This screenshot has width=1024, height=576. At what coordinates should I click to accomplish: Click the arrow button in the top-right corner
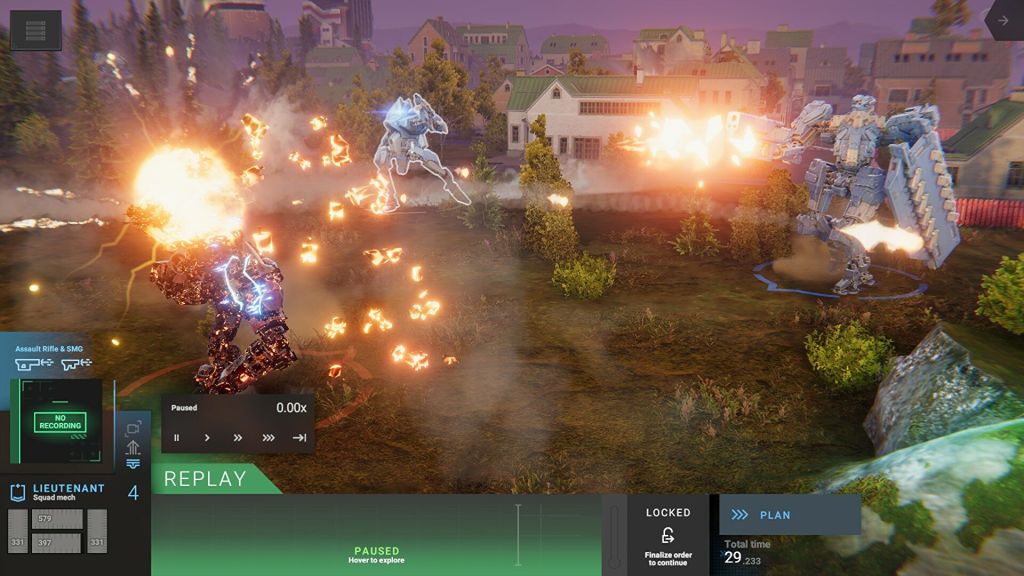[x=1003, y=20]
